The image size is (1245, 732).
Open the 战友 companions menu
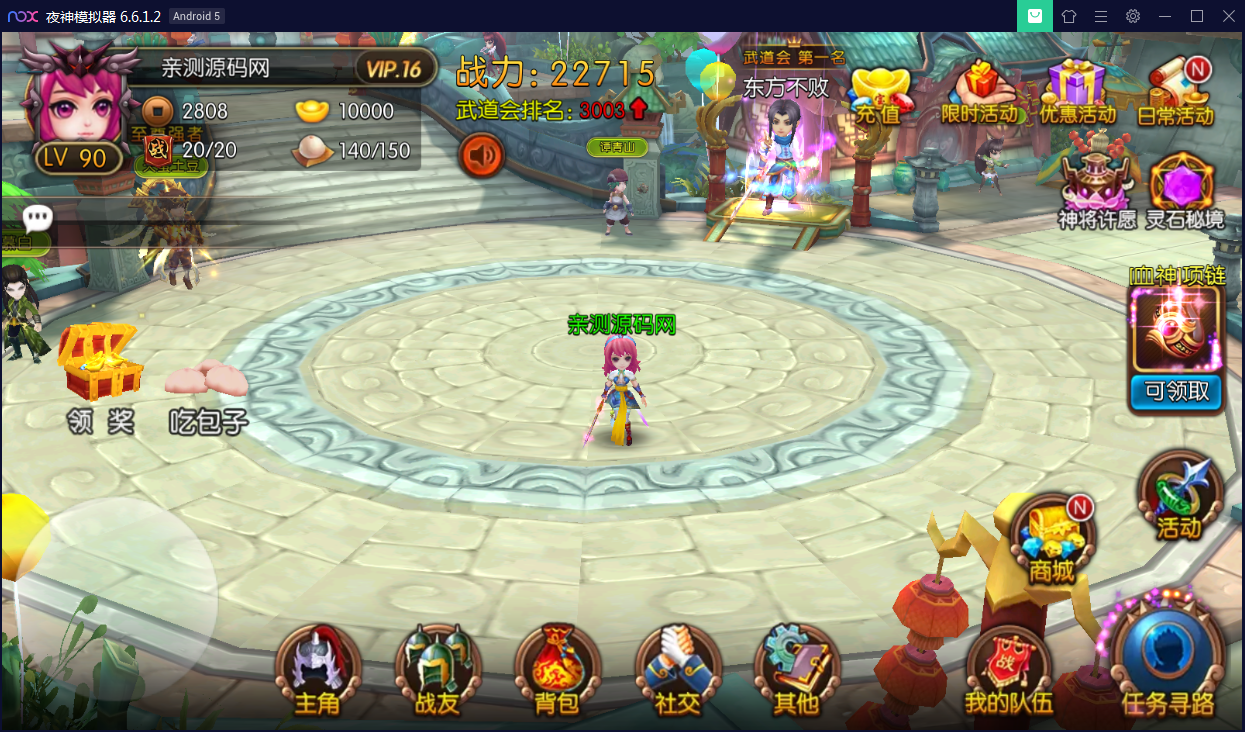point(437,670)
